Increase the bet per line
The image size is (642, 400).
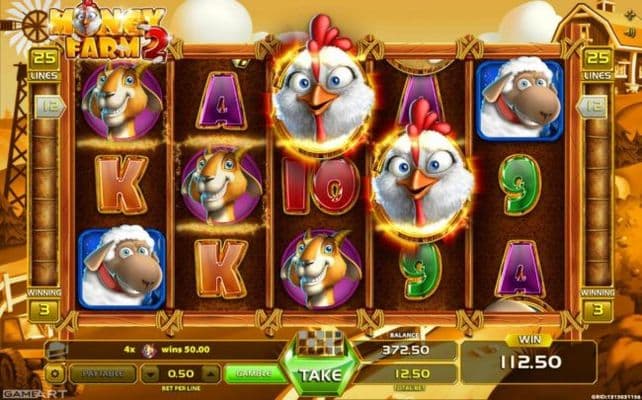pos(213,373)
